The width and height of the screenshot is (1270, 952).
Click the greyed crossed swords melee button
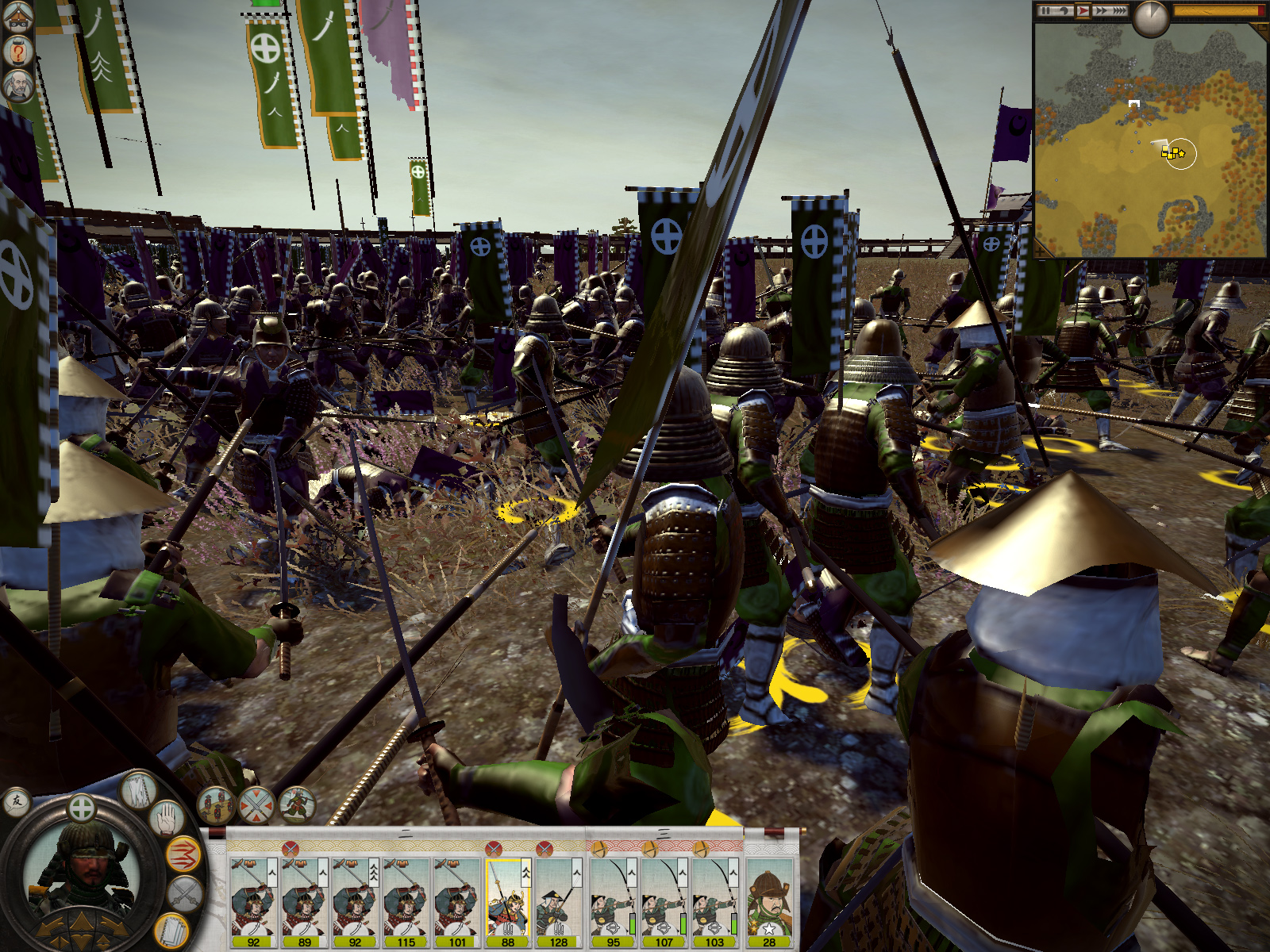[x=186, y=894]
